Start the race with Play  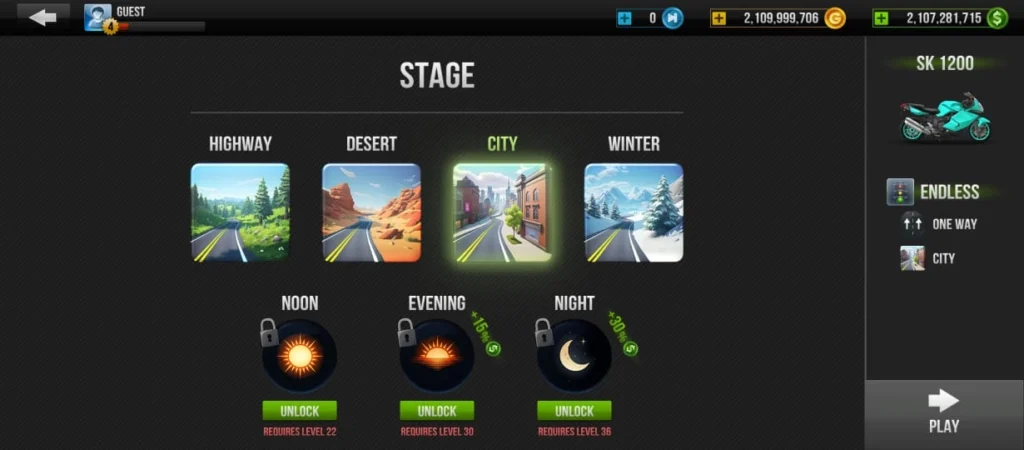coord(943,411)
